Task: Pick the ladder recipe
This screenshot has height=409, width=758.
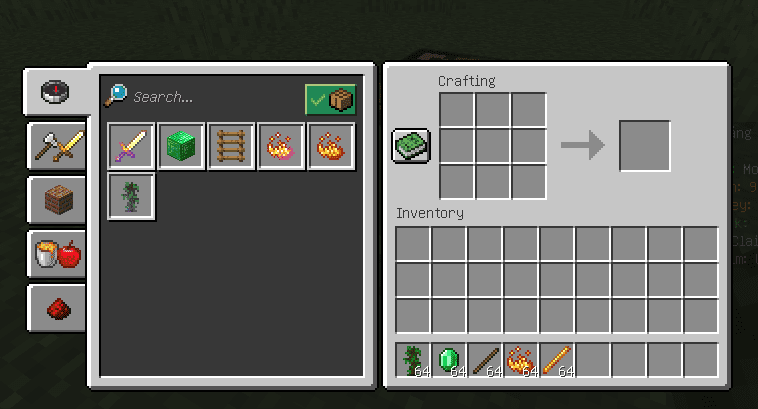Action: click(x=231, y=147)
